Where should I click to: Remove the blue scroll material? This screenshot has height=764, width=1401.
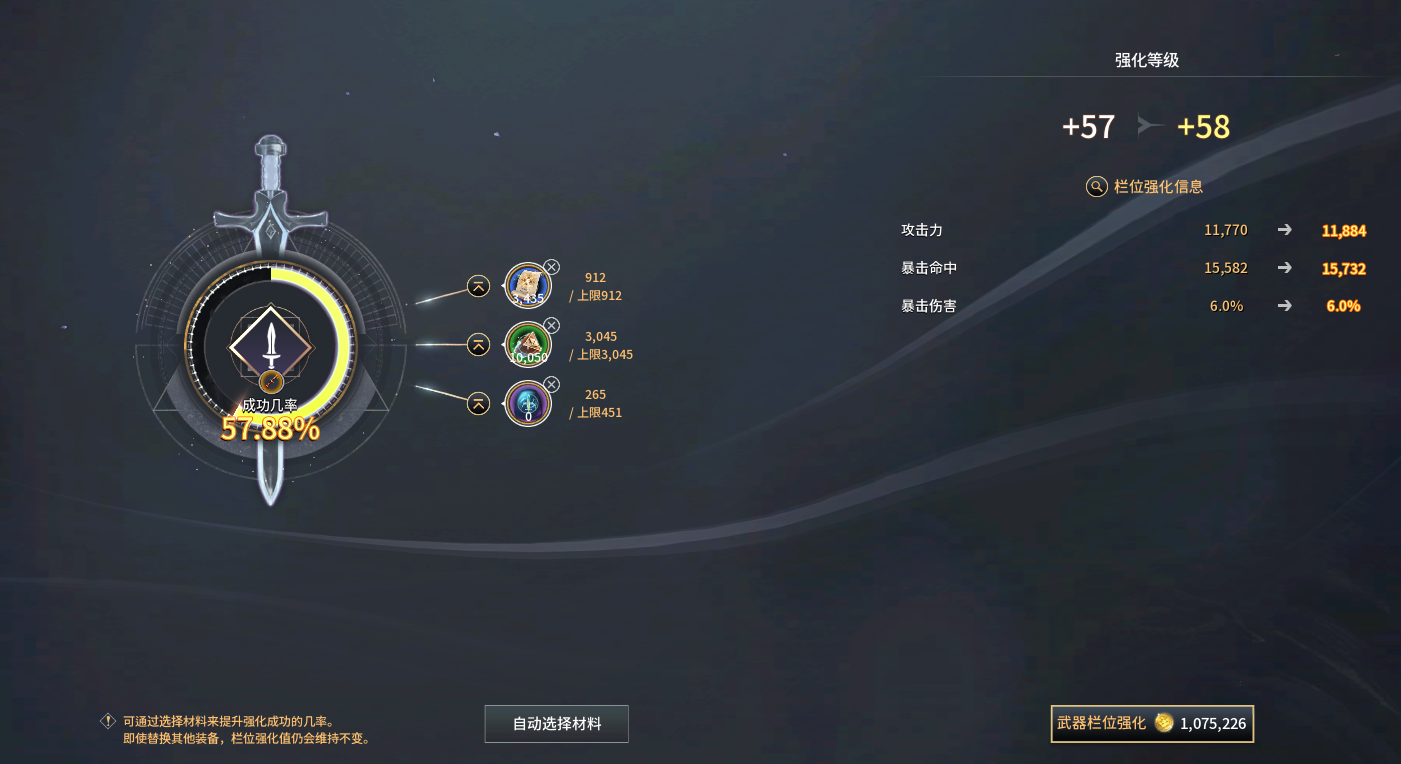[551, 267]
